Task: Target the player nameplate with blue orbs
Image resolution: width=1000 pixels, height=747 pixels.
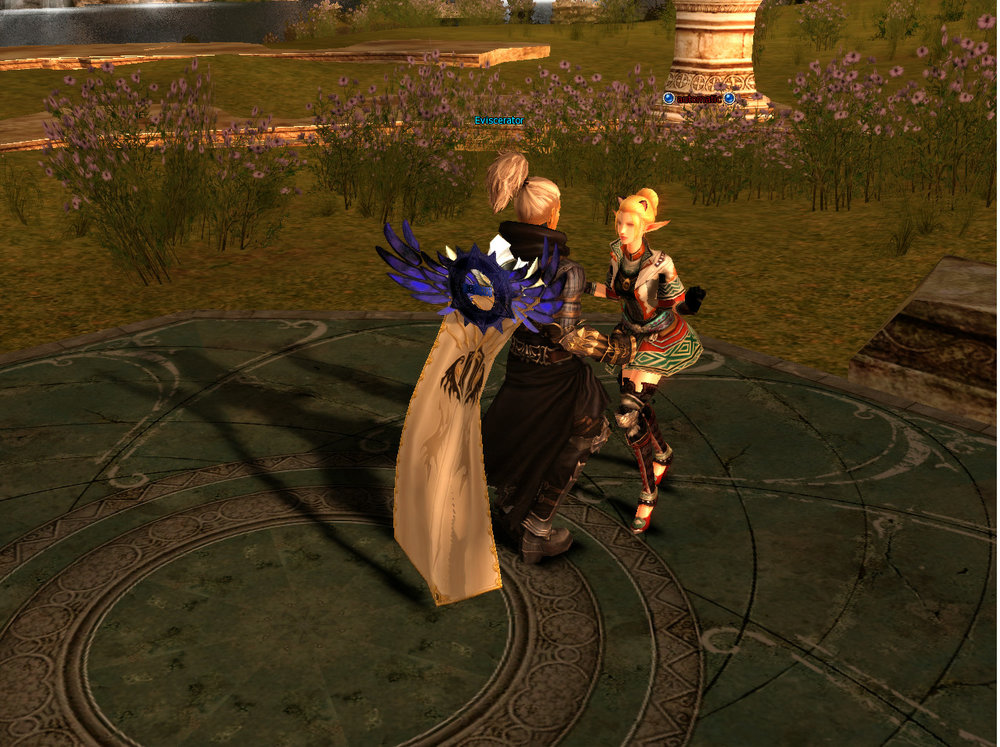Action: coord(699,98)
